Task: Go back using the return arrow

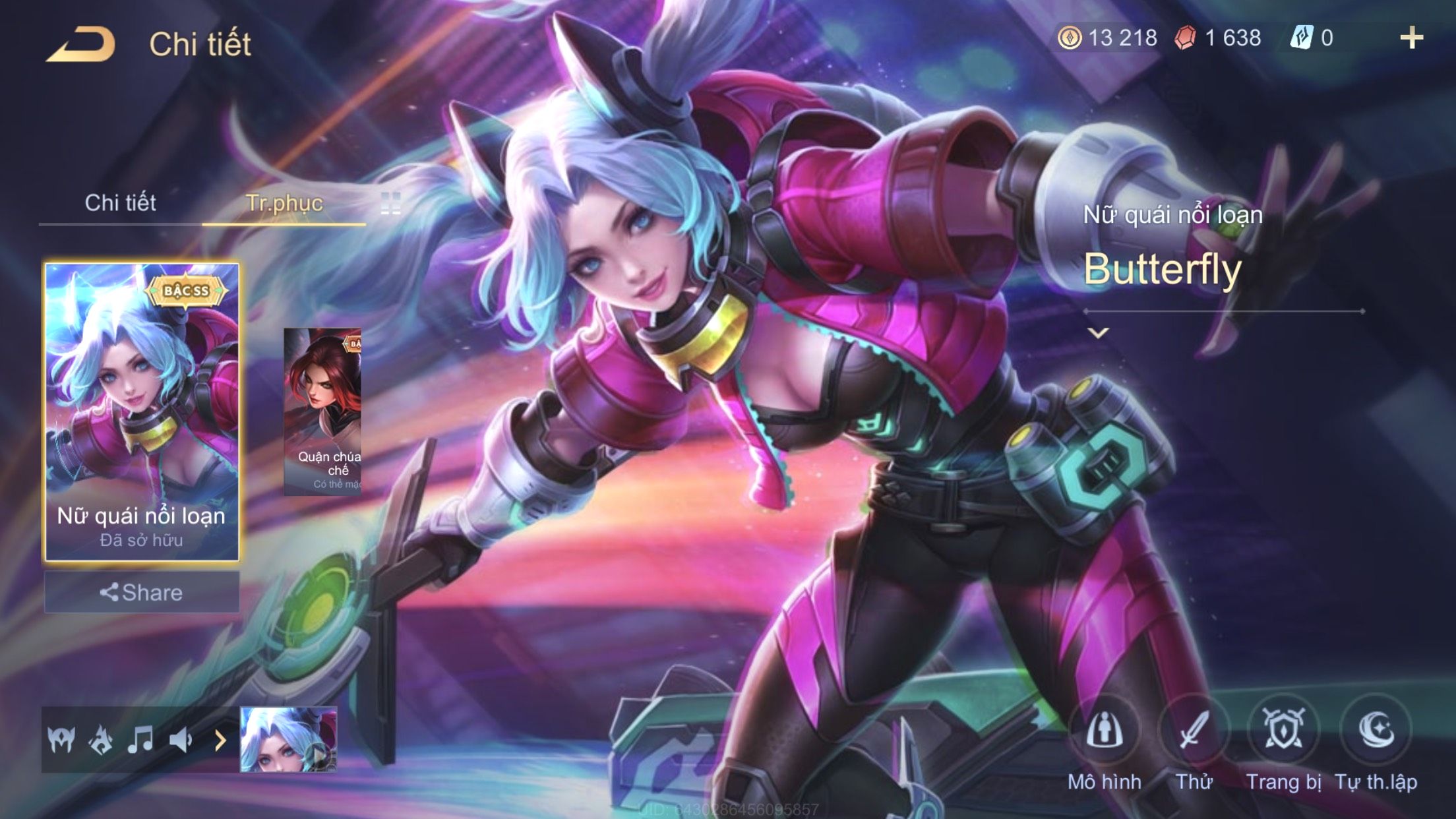Action: (80, 45)
